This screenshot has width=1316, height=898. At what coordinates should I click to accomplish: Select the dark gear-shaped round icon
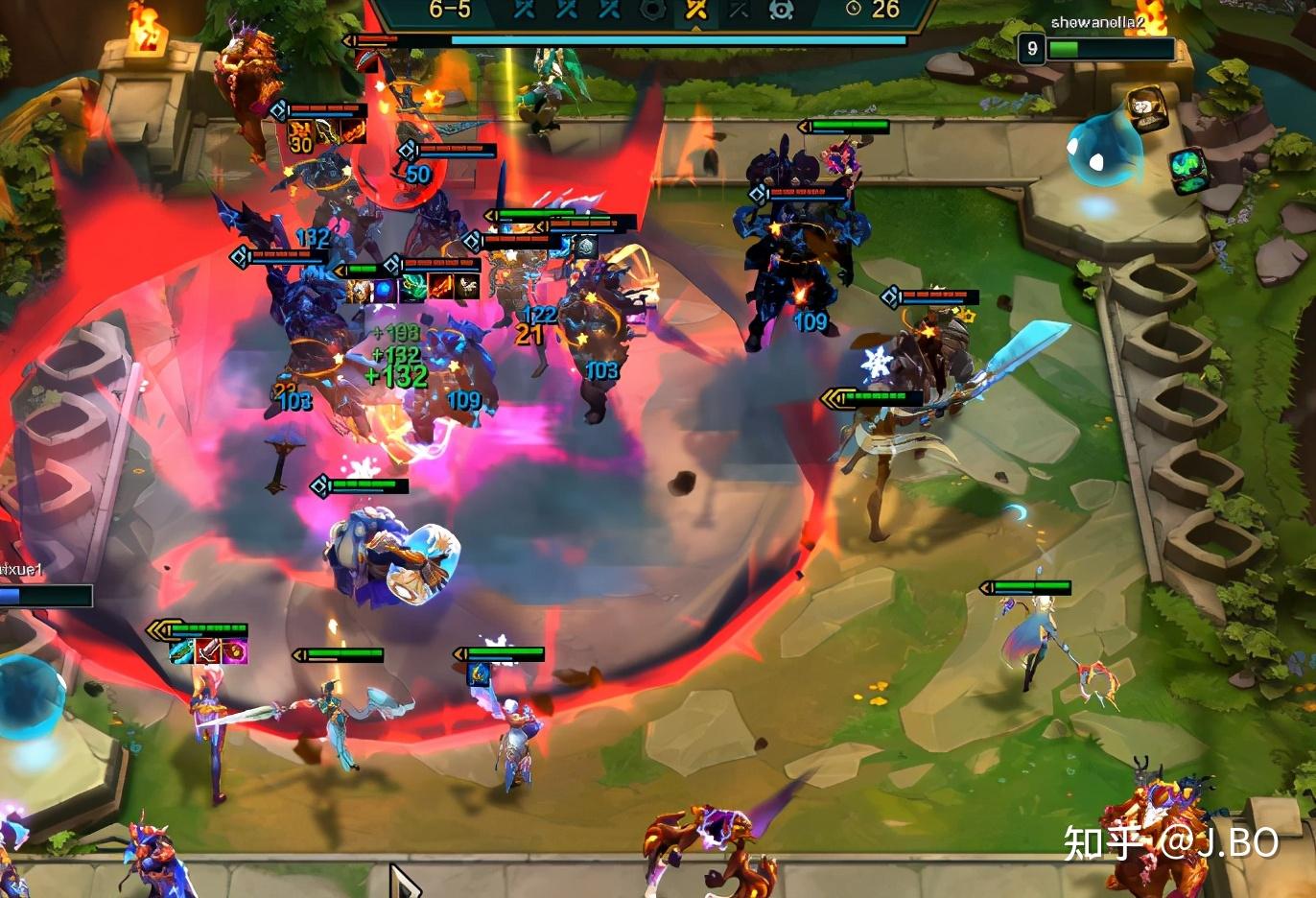pos(652,10)
